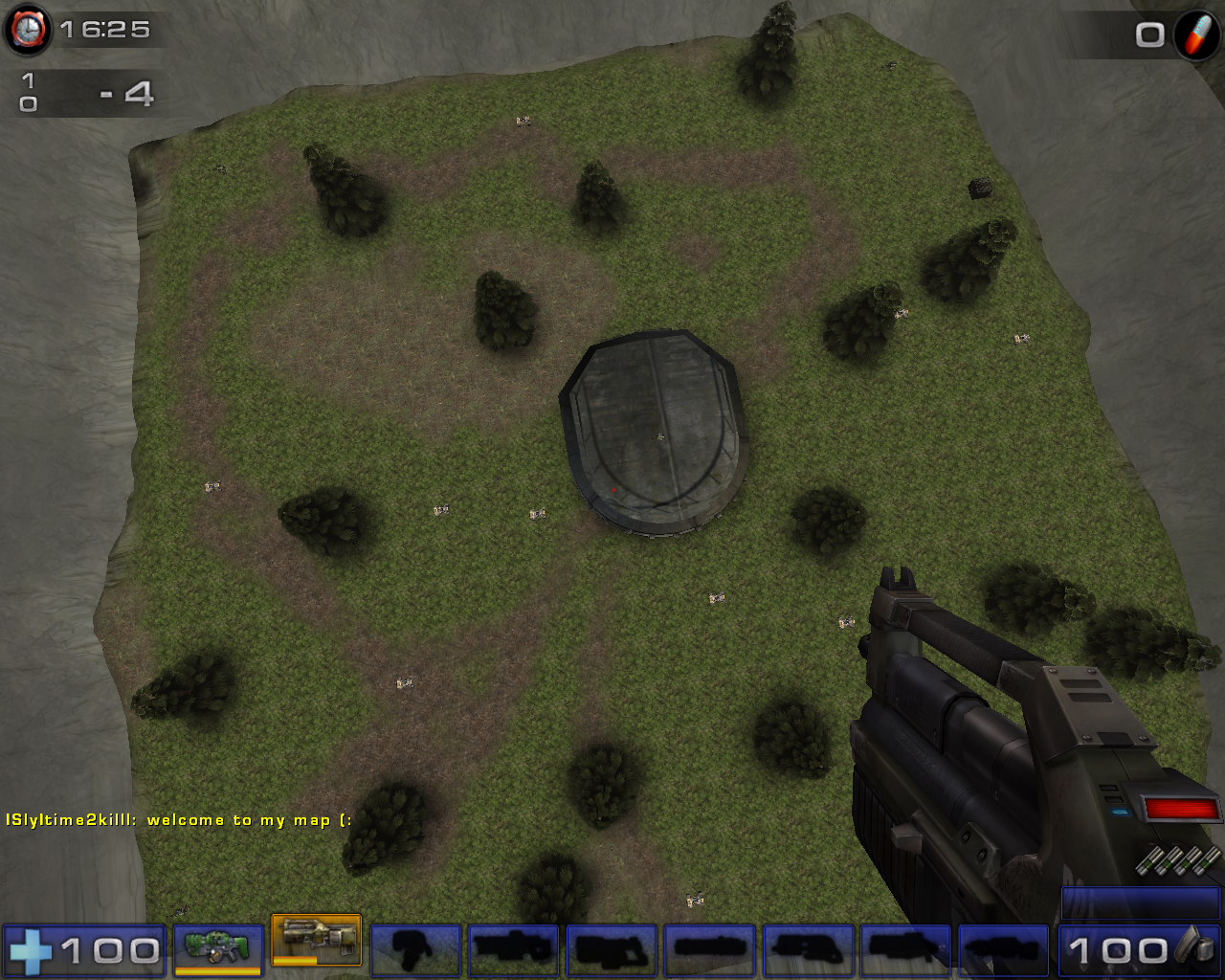Click the score display showing -4
Screen dimensions: 1225x980
(129, 93)
